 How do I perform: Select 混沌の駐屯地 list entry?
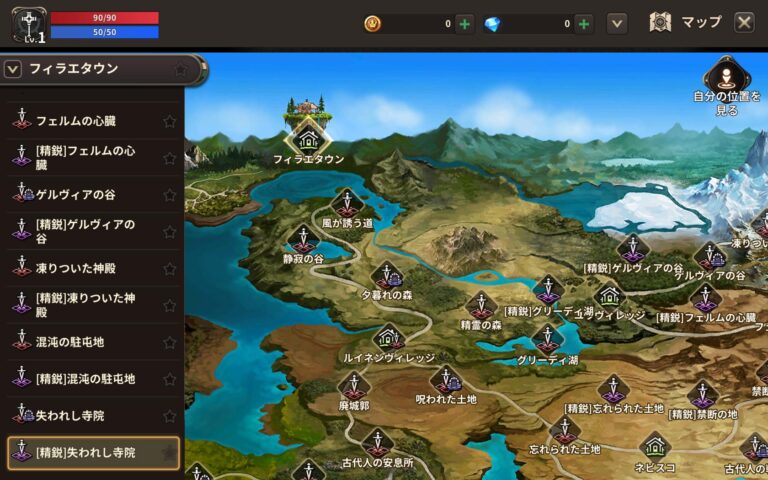[70, 342]
